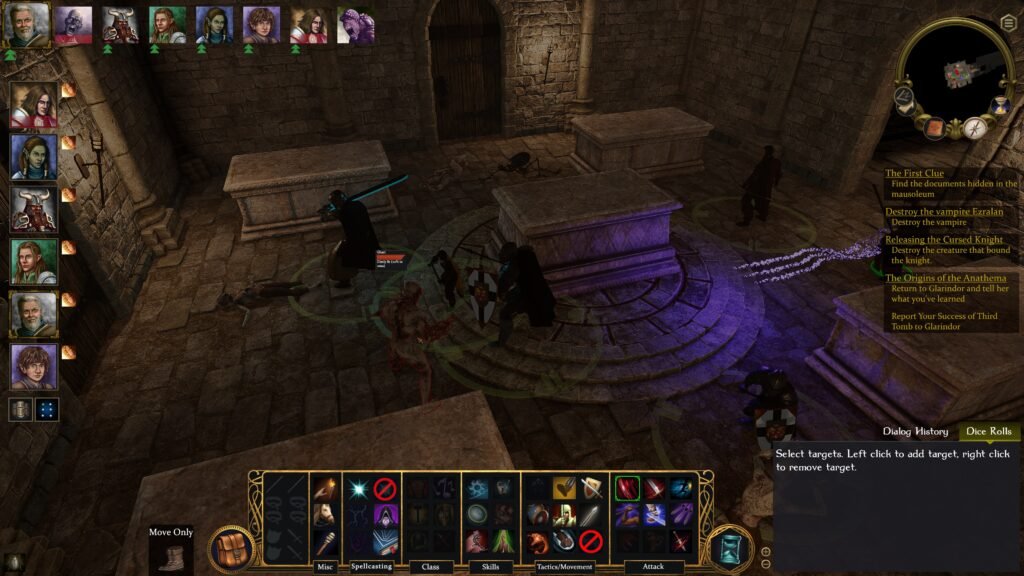Open the hexagonal main menu button

1008,23
